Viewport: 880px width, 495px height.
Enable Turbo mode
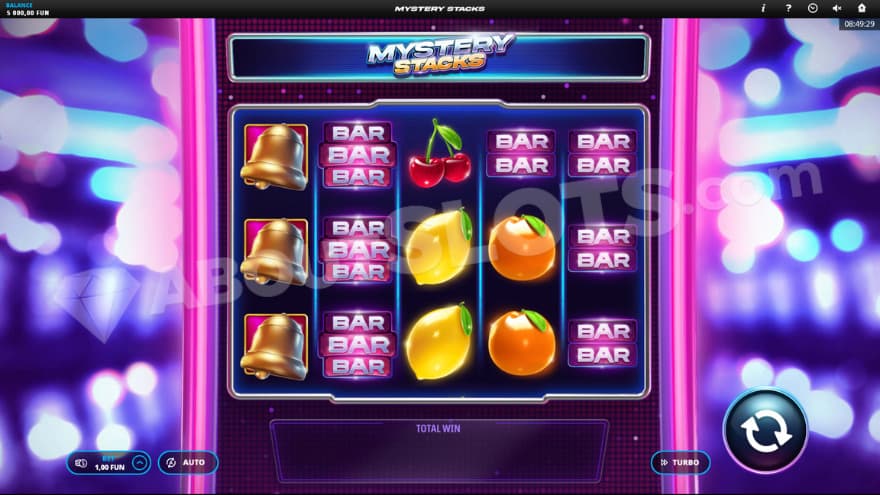tap(680, 463)
